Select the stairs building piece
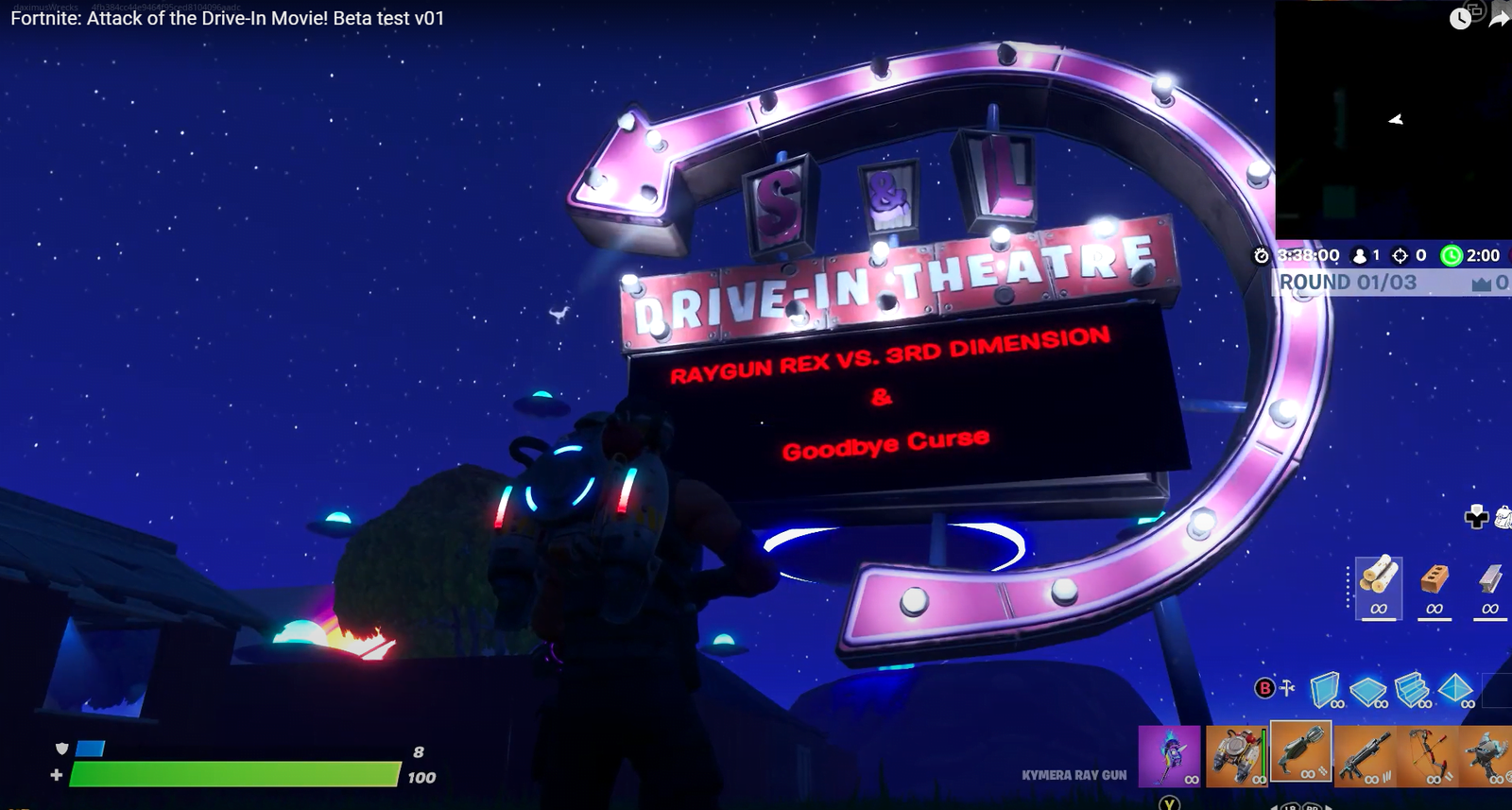Screen dimensions: 1512x810 (1412, 689)
